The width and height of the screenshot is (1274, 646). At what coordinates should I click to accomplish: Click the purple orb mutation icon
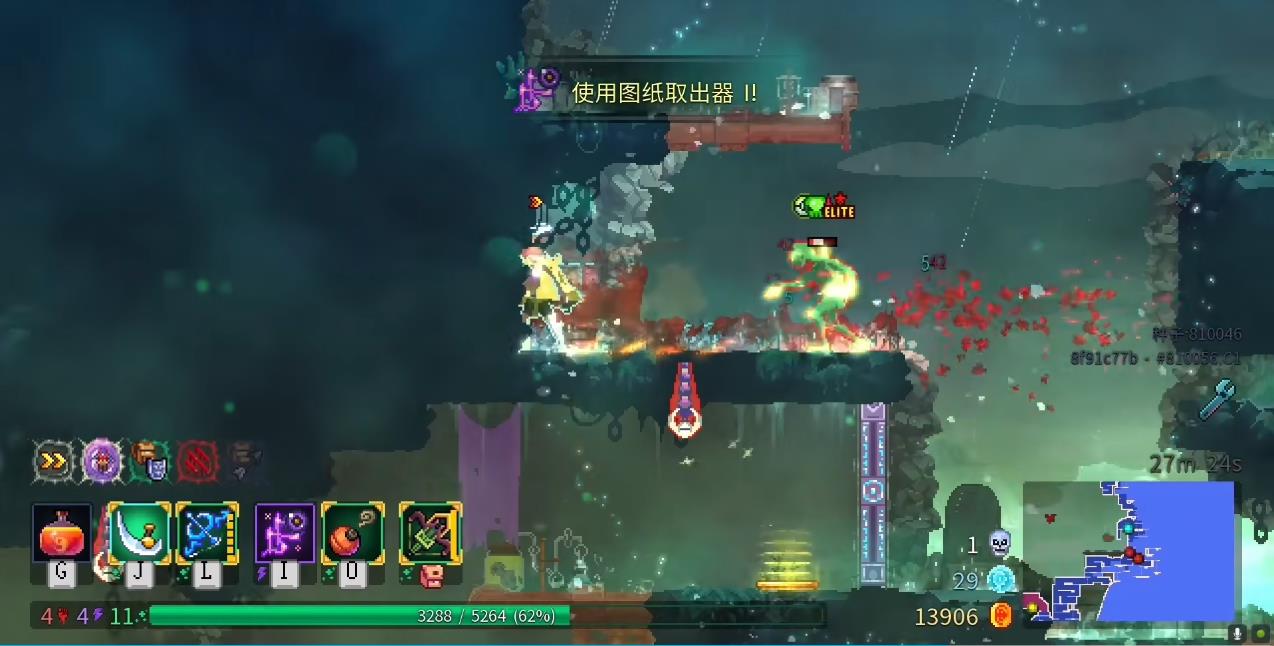click(x=101, y=461)
